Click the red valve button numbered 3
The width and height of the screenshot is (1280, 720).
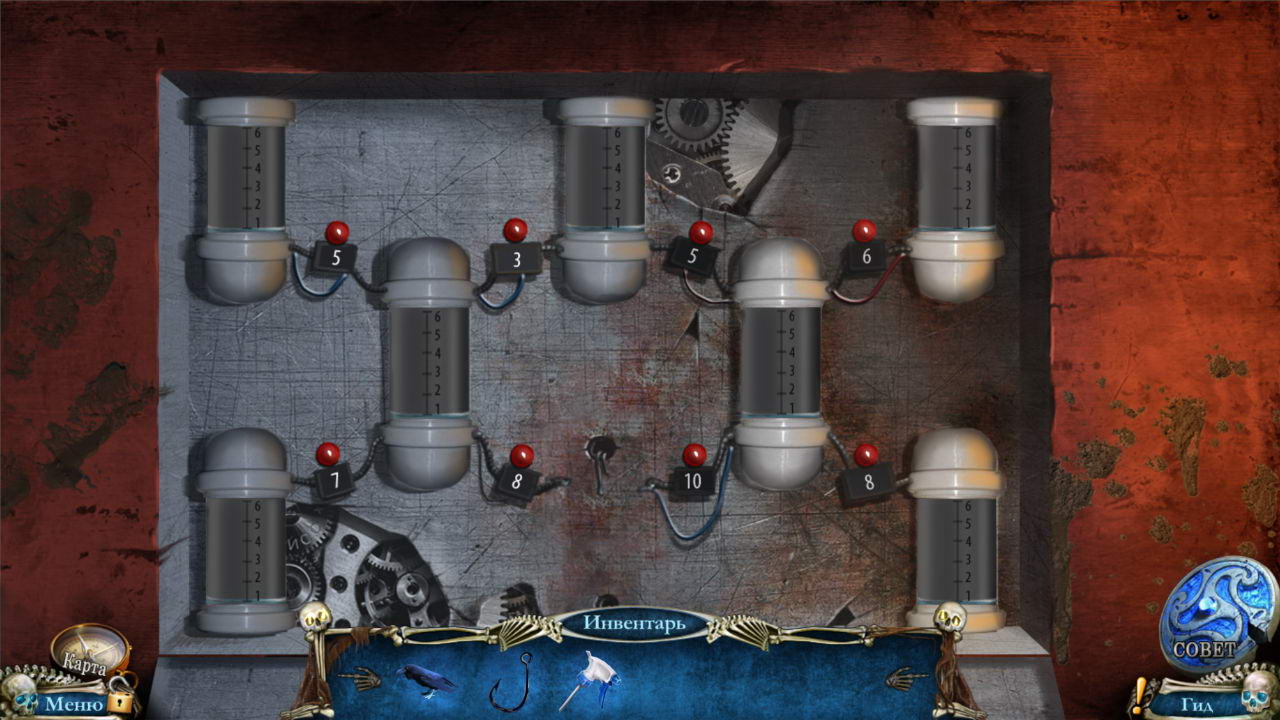click(x=515, y=231)
